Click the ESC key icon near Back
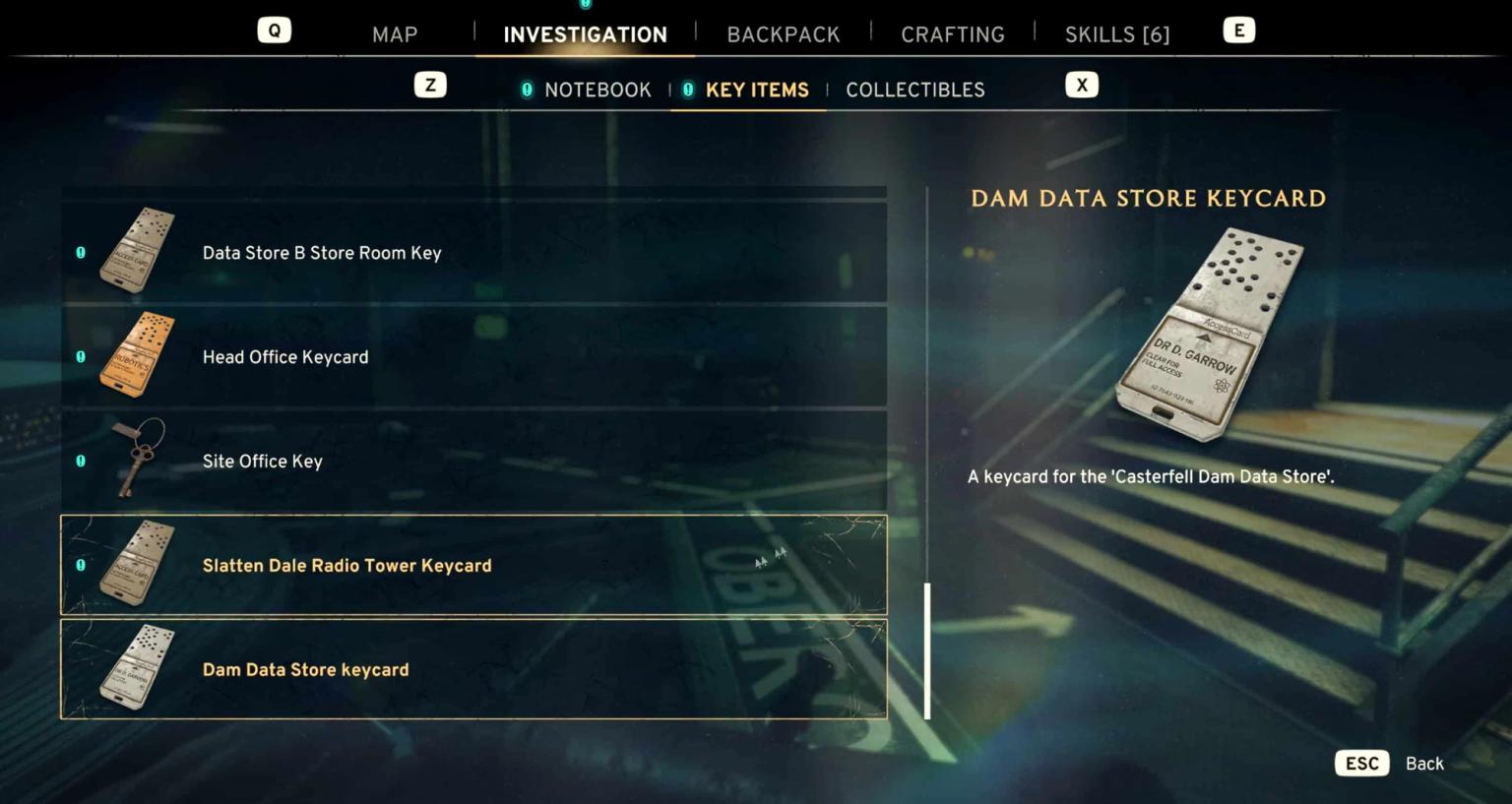Image resolution: width=1512 pixels, height=804 pixels. pos(1360,763)
